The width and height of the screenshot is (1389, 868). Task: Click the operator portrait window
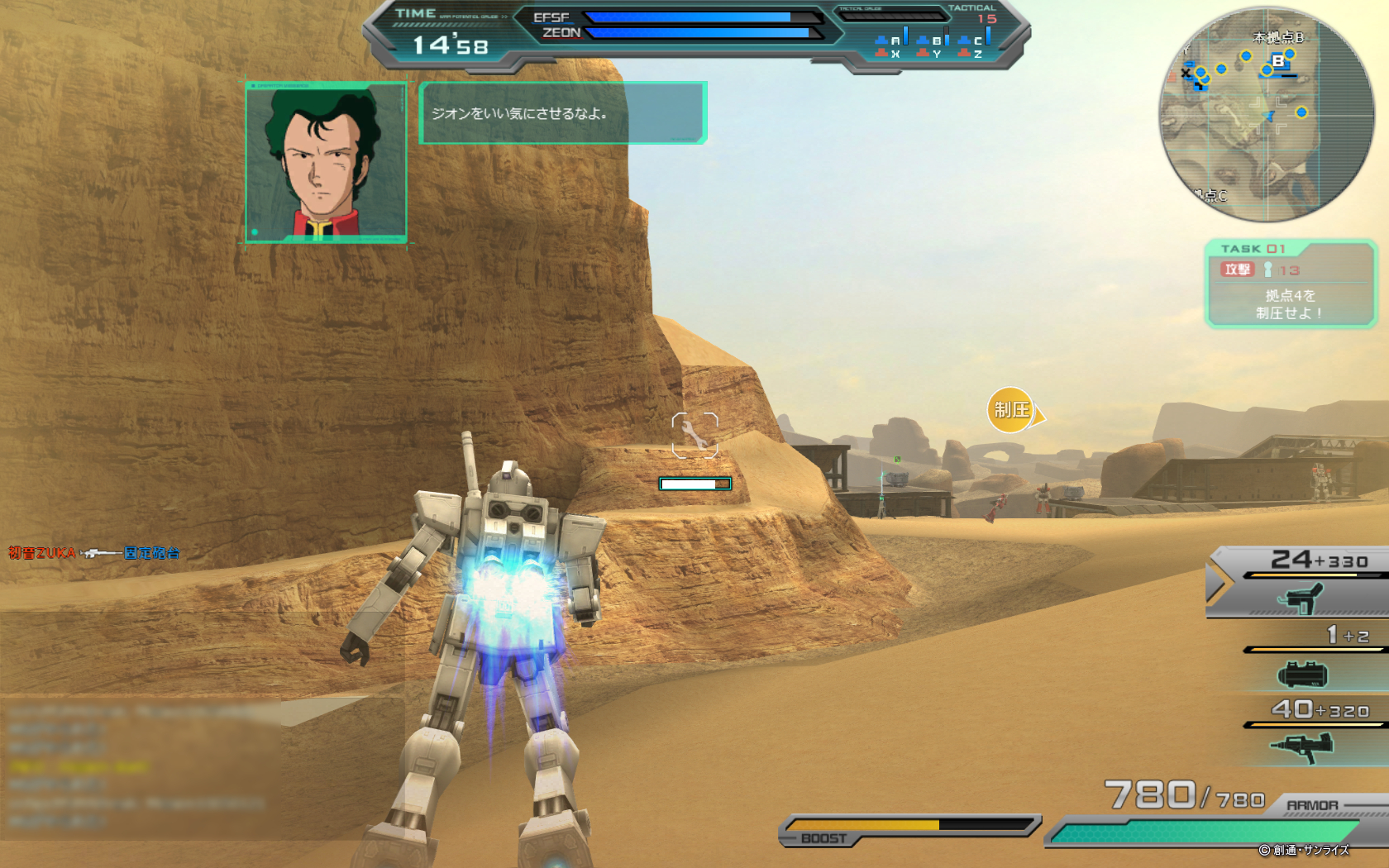(326, 163)
